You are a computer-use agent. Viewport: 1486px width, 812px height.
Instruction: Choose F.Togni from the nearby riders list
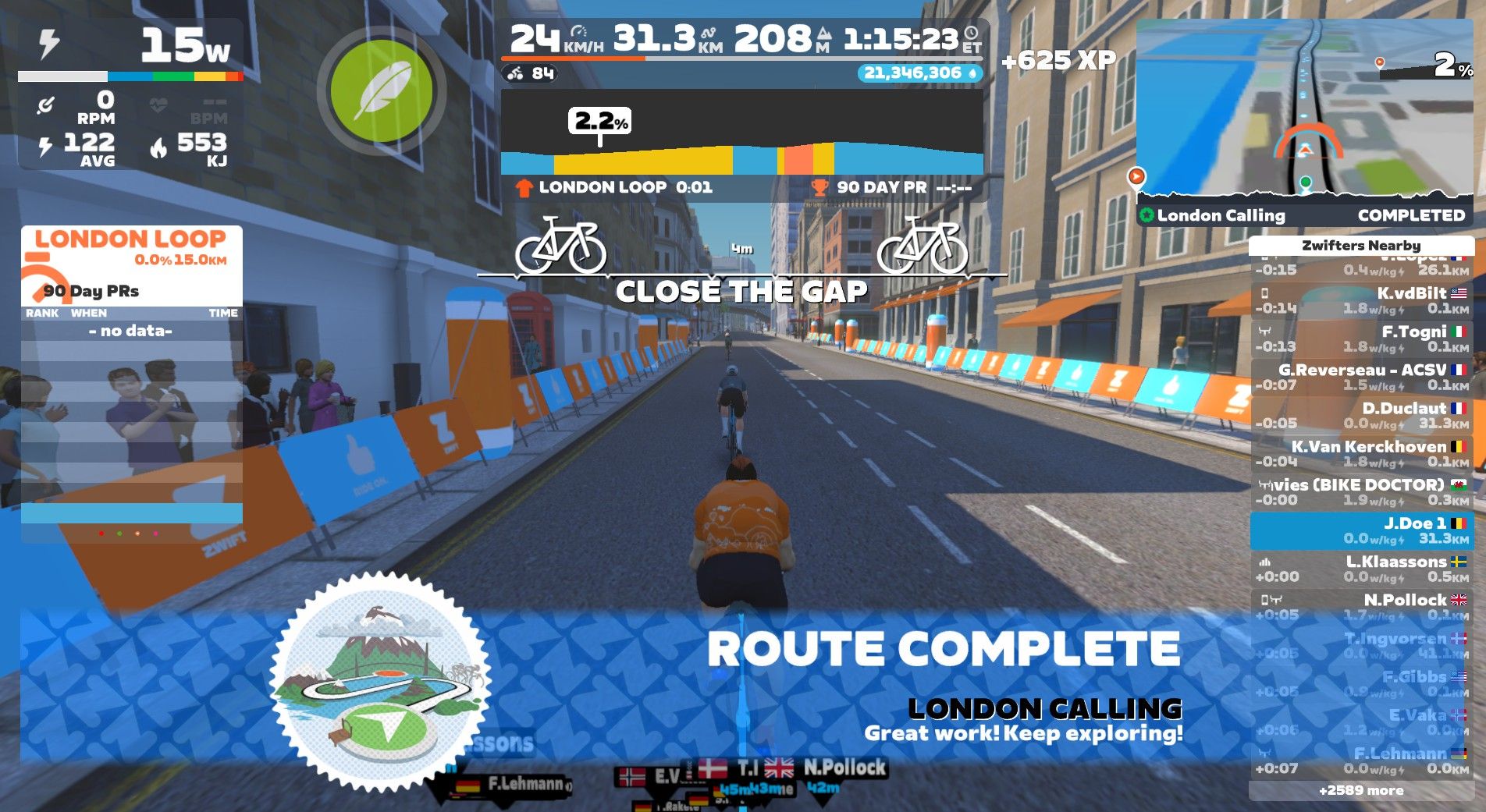point(1361,339)
